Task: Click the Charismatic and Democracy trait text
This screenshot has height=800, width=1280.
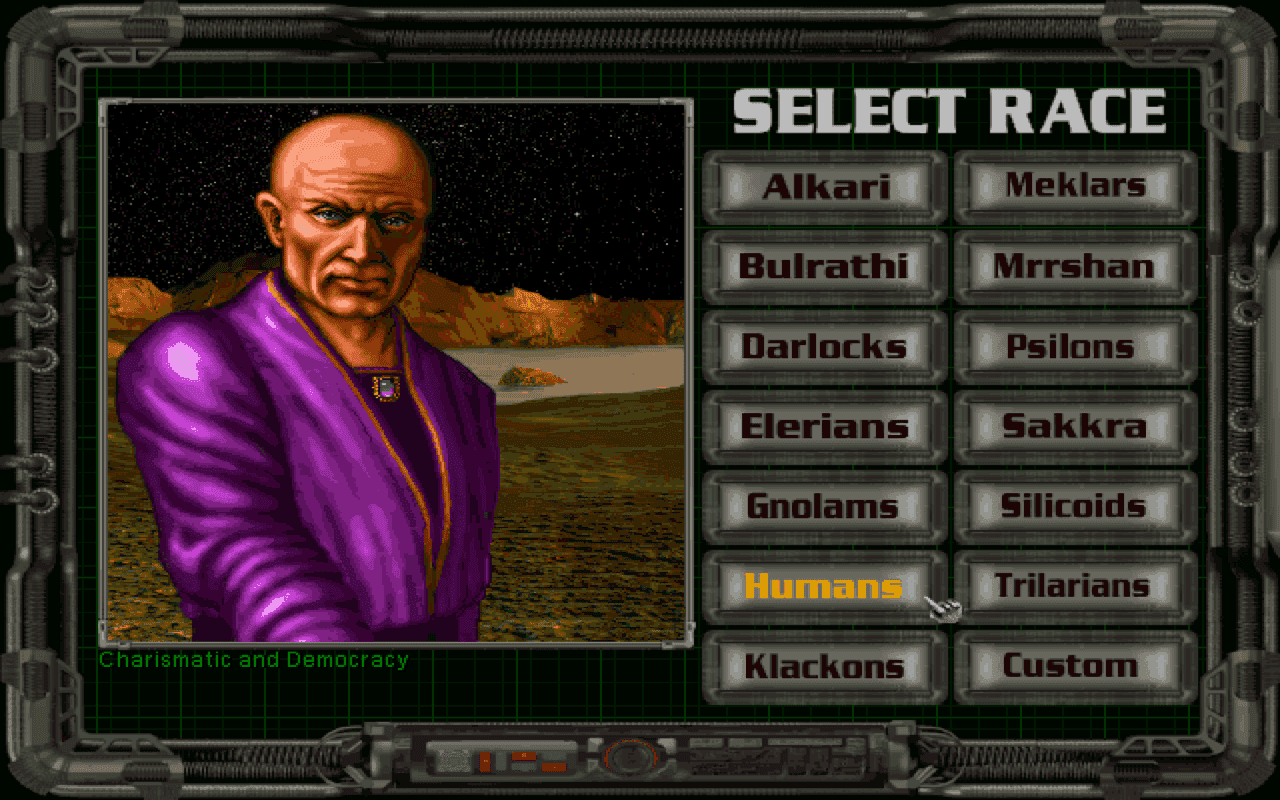Action: coord(252,659)
